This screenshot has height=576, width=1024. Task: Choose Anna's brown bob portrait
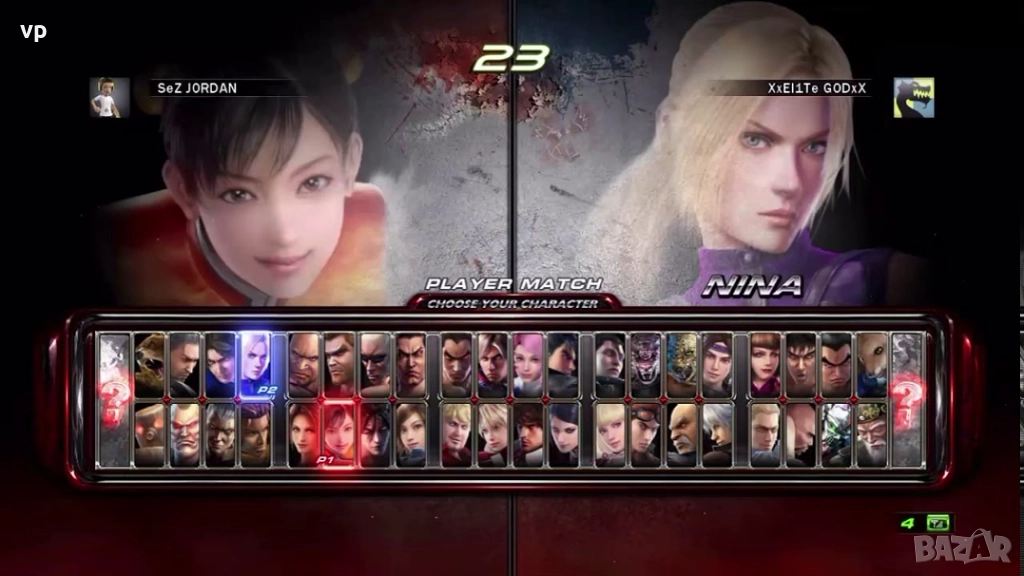pyautogui.click(x=765, y=364)
